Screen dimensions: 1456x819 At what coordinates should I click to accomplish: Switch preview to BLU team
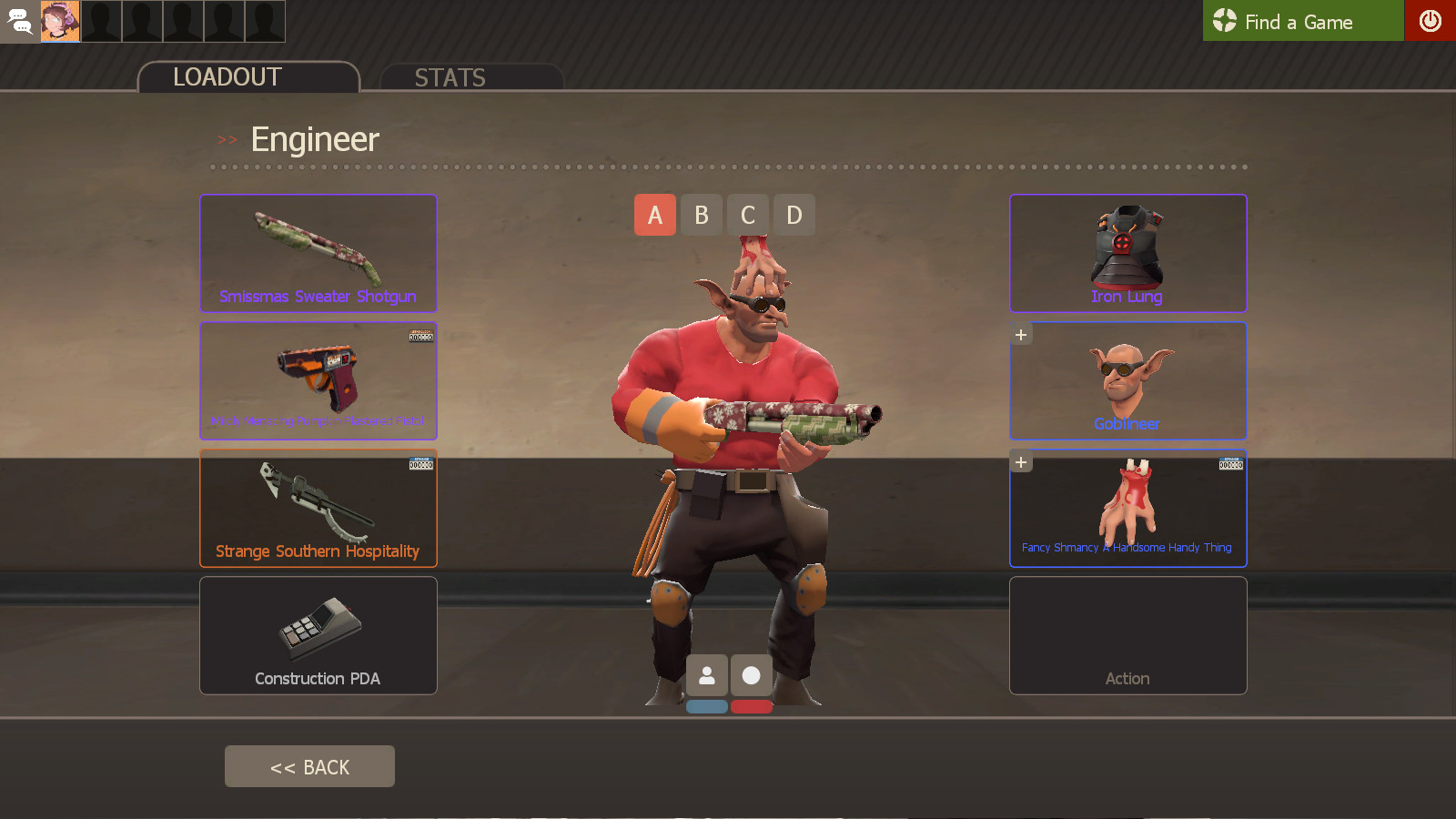tap(708, 704)
